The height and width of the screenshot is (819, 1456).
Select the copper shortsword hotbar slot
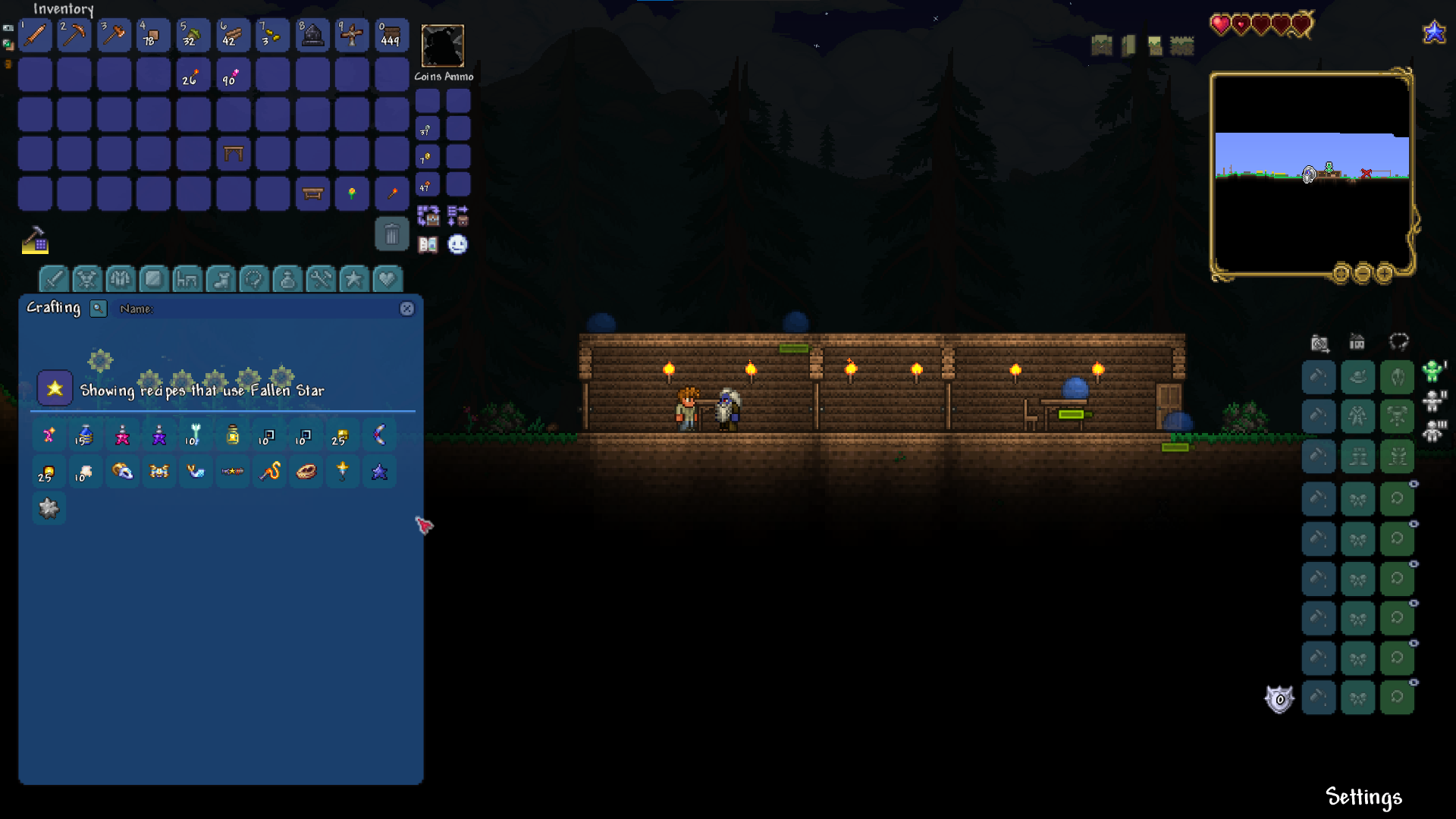[x=35, y=35]
